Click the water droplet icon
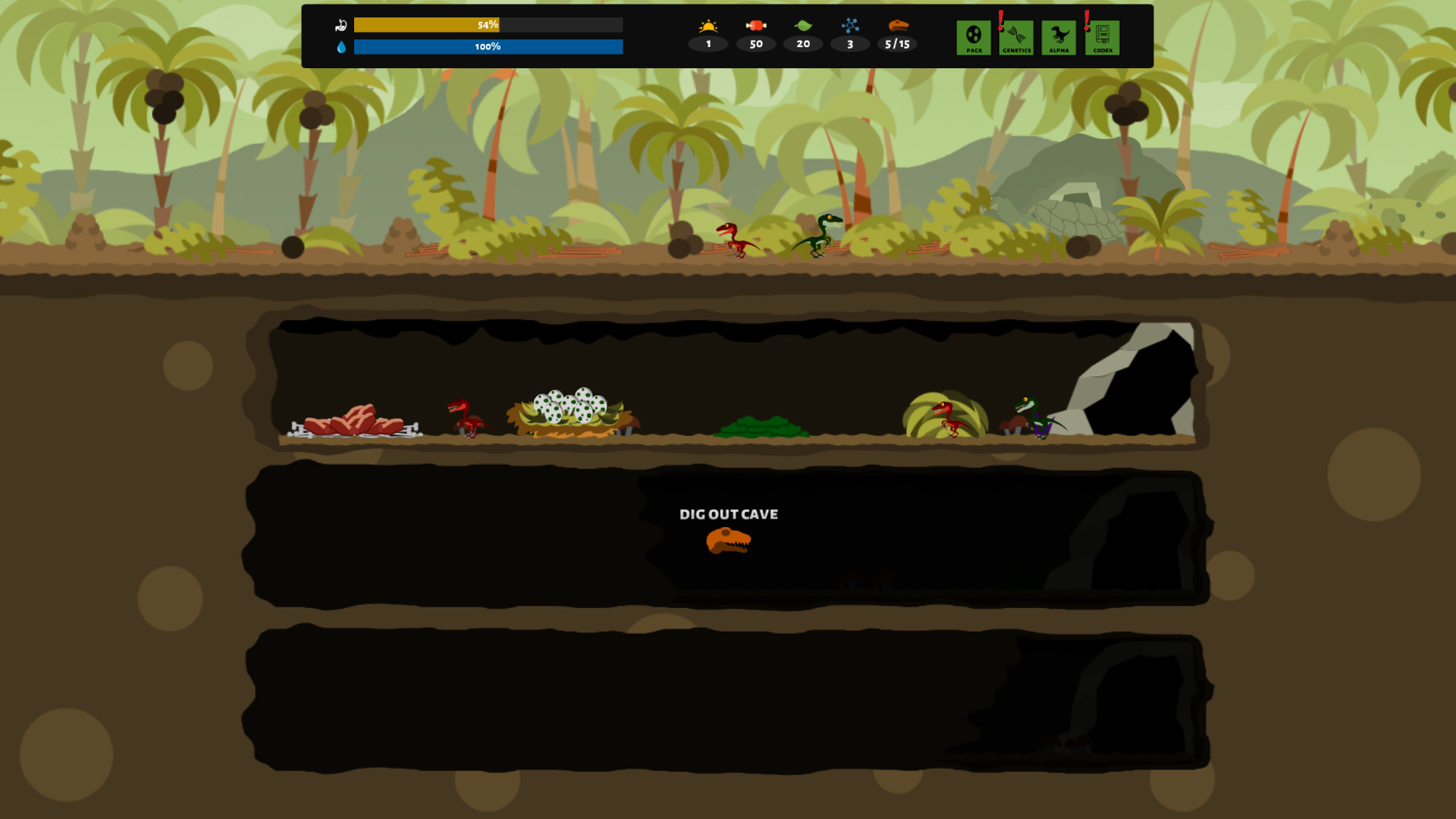 pos(341,45)
